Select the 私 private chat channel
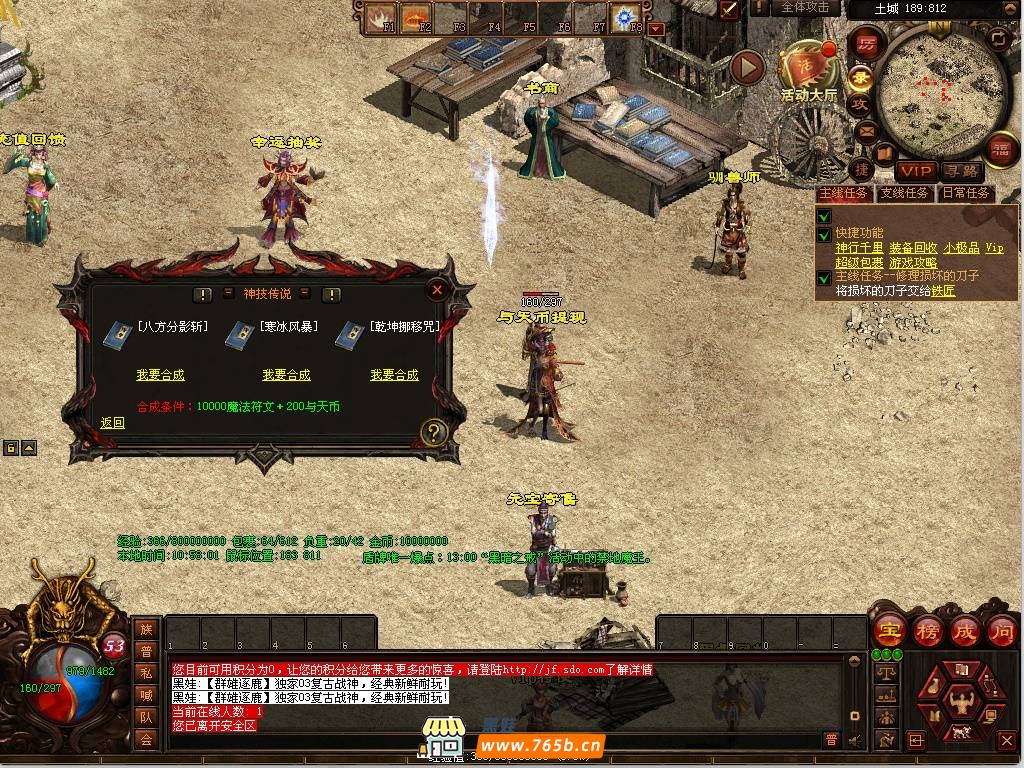1024x768 pixels. pos(146,673)
